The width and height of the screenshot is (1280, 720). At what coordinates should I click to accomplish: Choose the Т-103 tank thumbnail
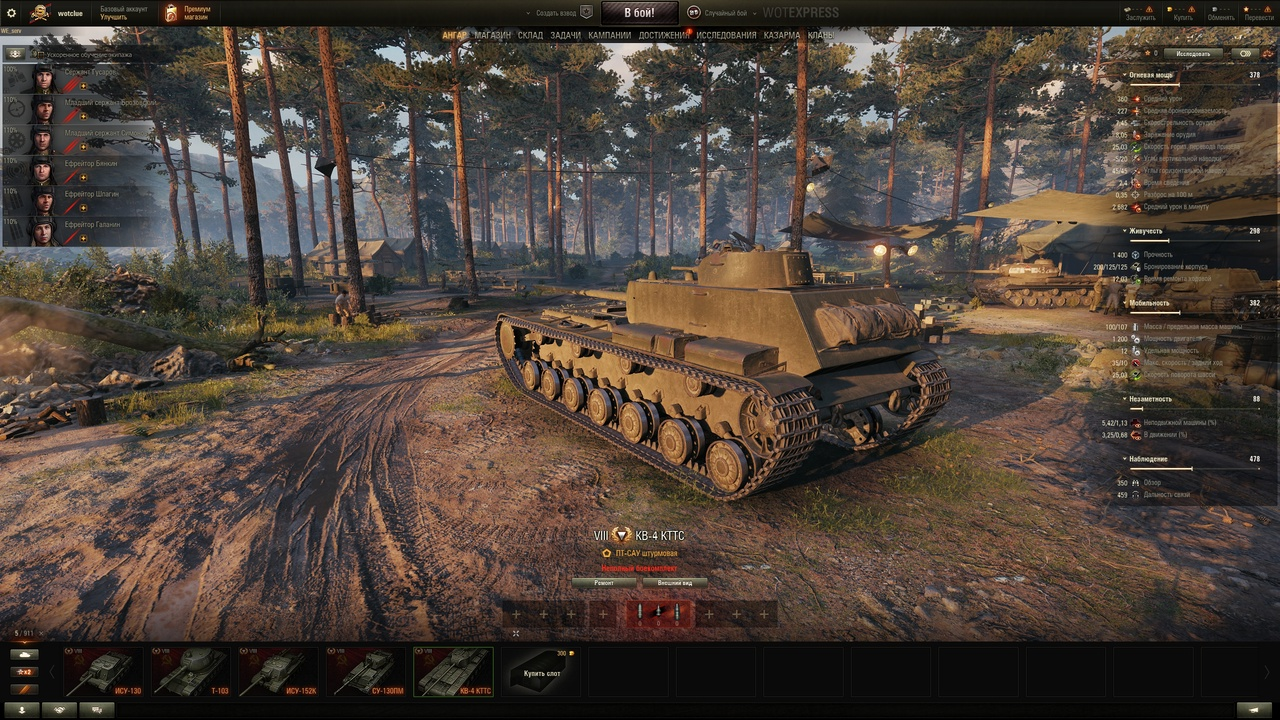click(x=191, y=672)
